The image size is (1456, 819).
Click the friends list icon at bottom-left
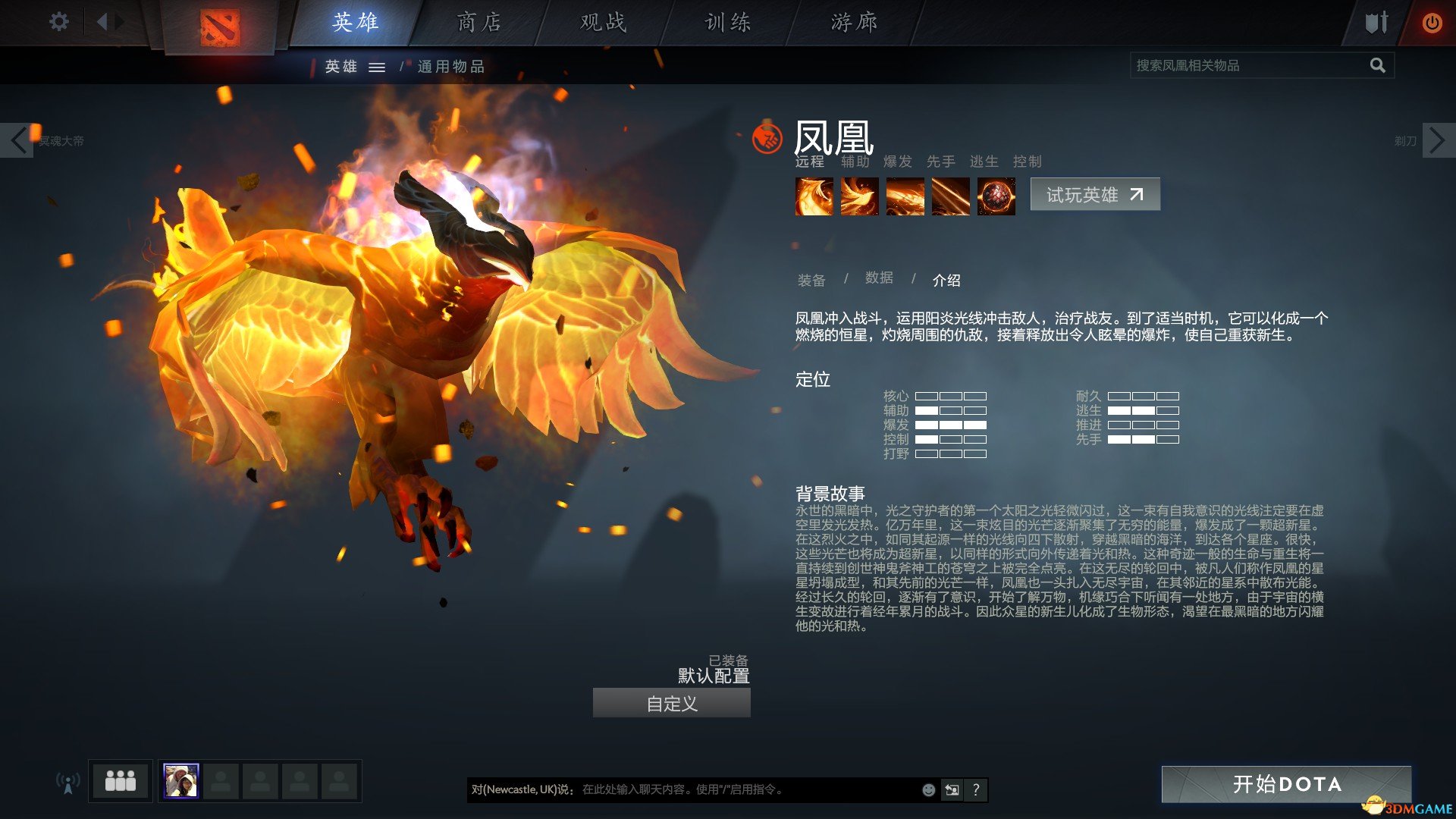121,780
